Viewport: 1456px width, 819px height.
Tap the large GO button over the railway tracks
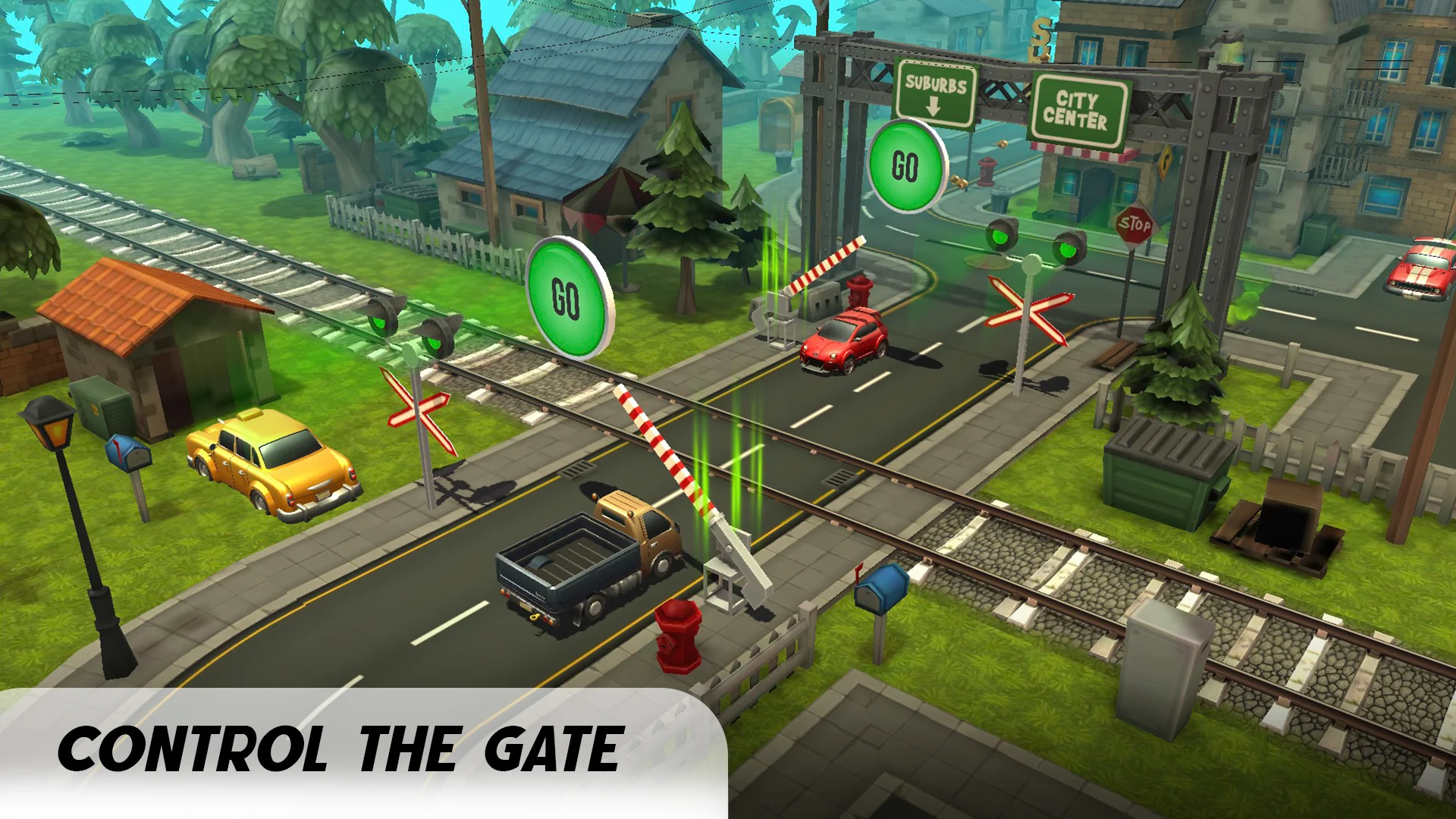pyautogui.click(x=567, y=297)
